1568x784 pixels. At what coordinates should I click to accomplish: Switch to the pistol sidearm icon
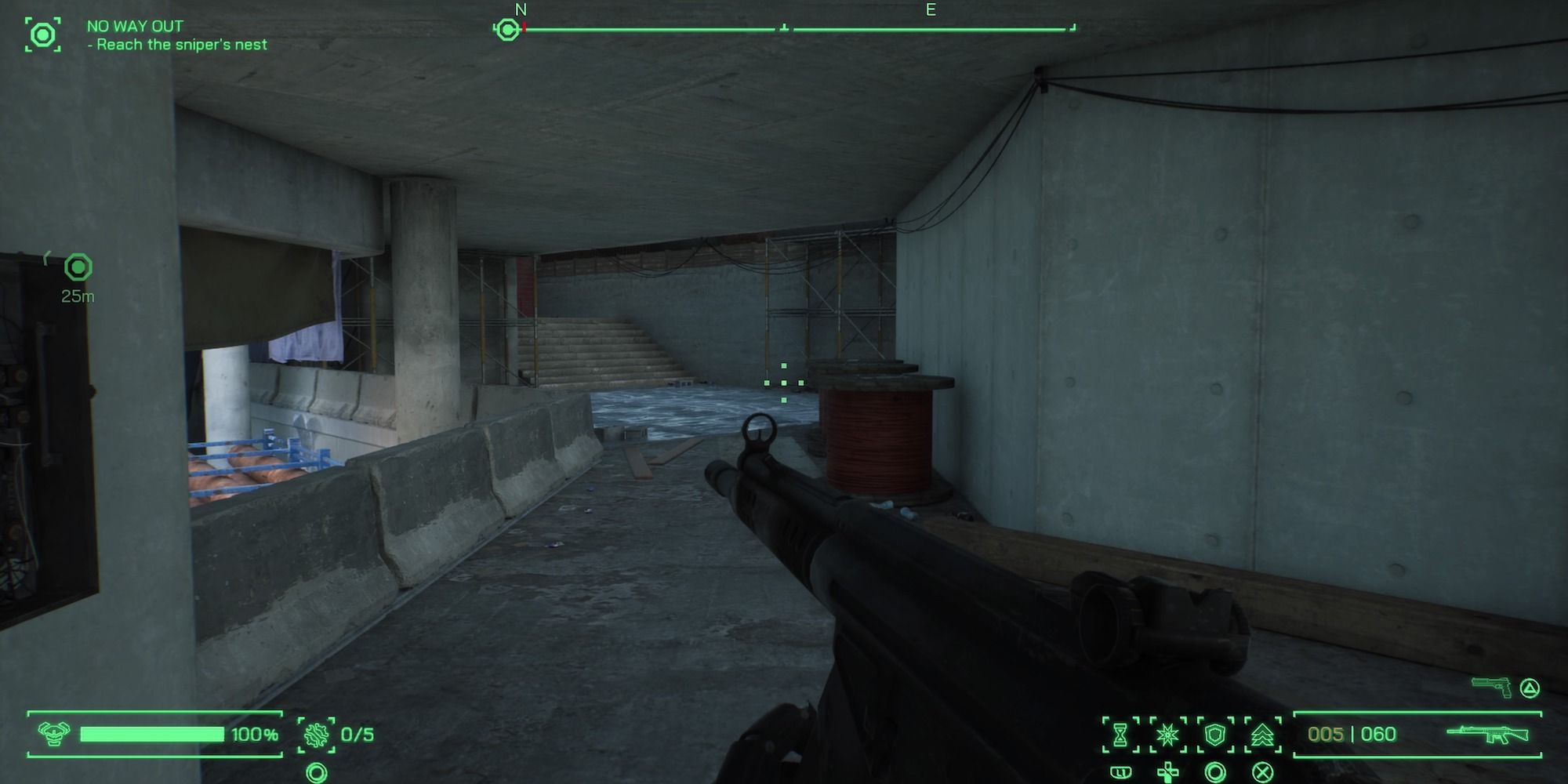coord(1492,687)
